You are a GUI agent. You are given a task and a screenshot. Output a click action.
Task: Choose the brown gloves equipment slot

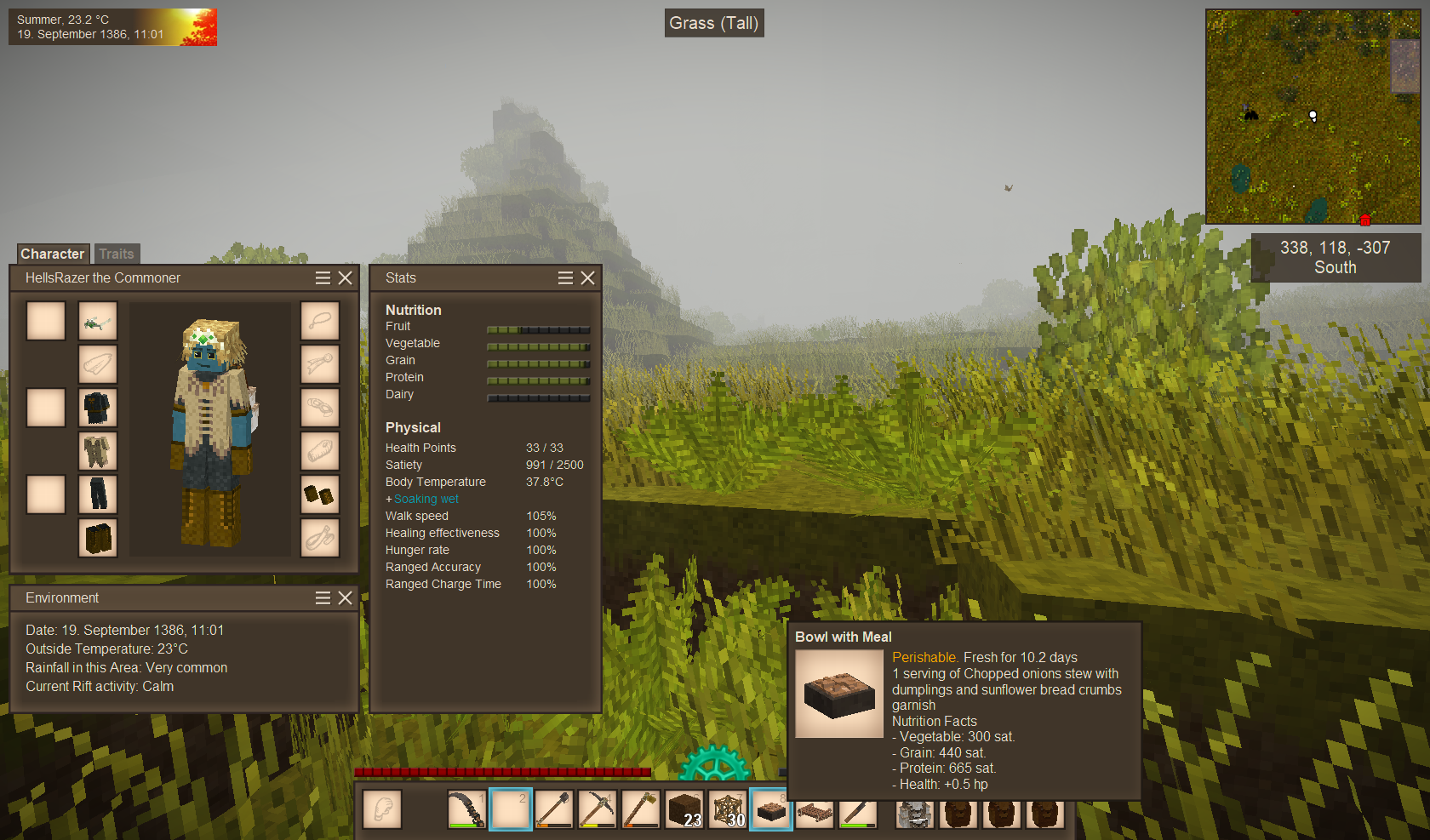pos(320,494)
